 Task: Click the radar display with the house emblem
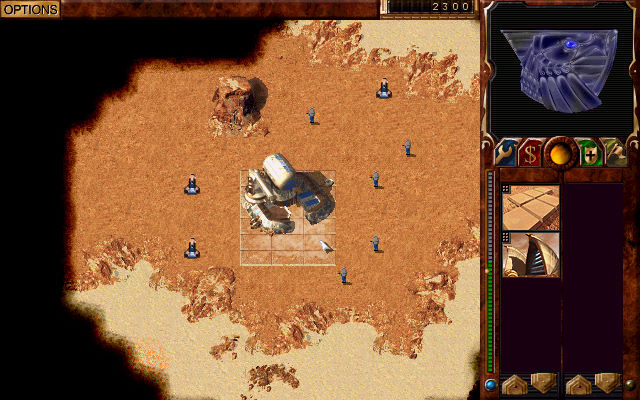pyautogui.click(x=558, y=66)
